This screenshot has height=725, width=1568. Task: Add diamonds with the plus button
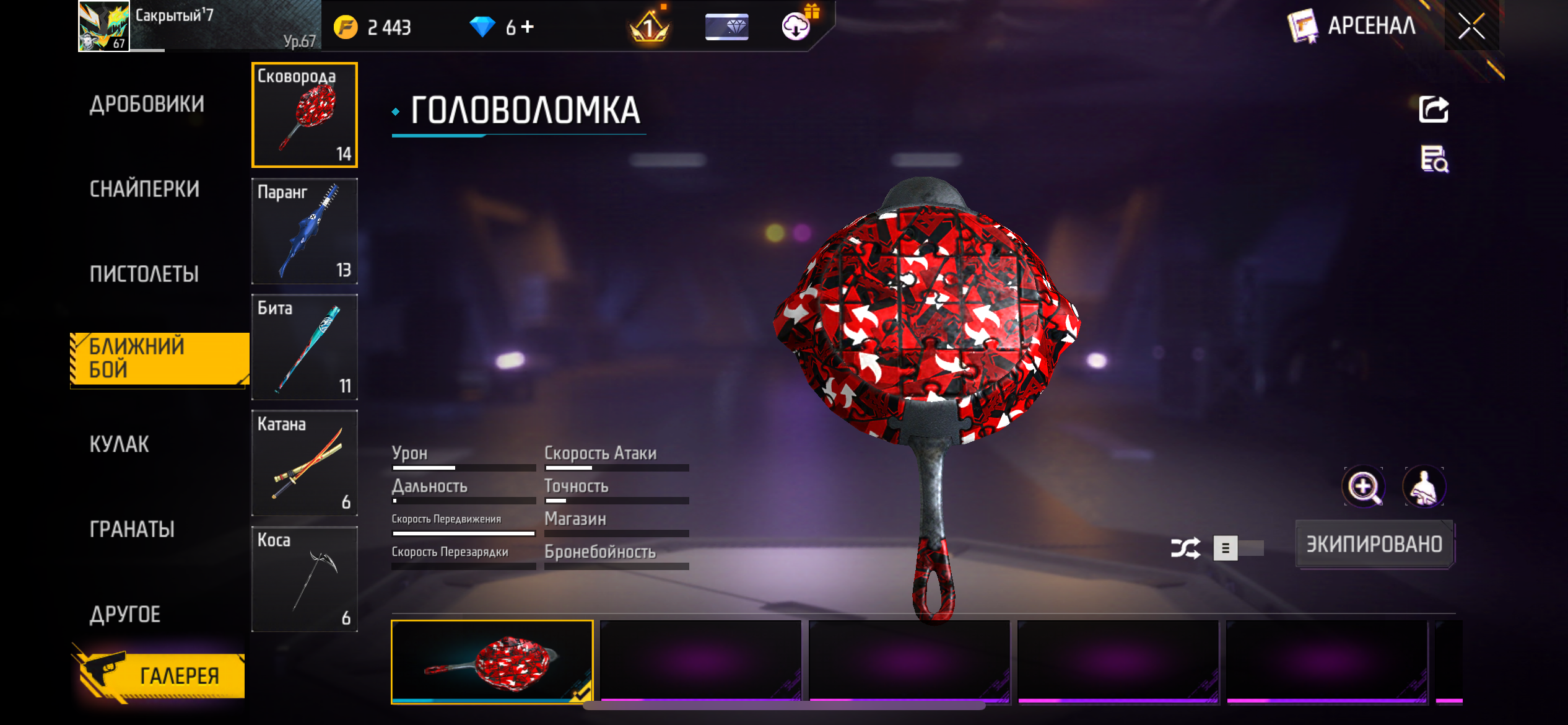click(x=528, y=27)
